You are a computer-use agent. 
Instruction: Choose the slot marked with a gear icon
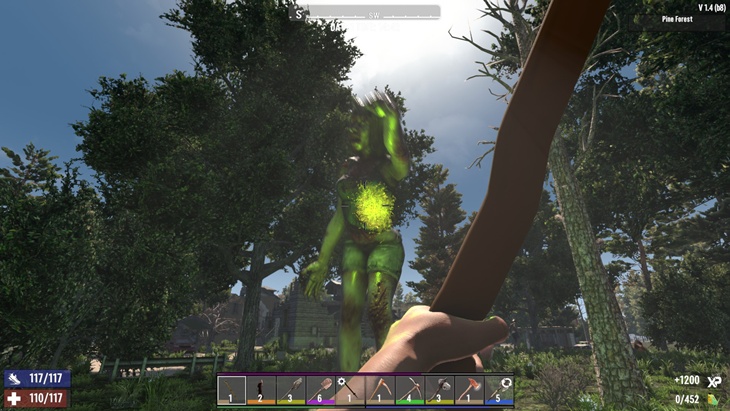(x=351, y=389)
